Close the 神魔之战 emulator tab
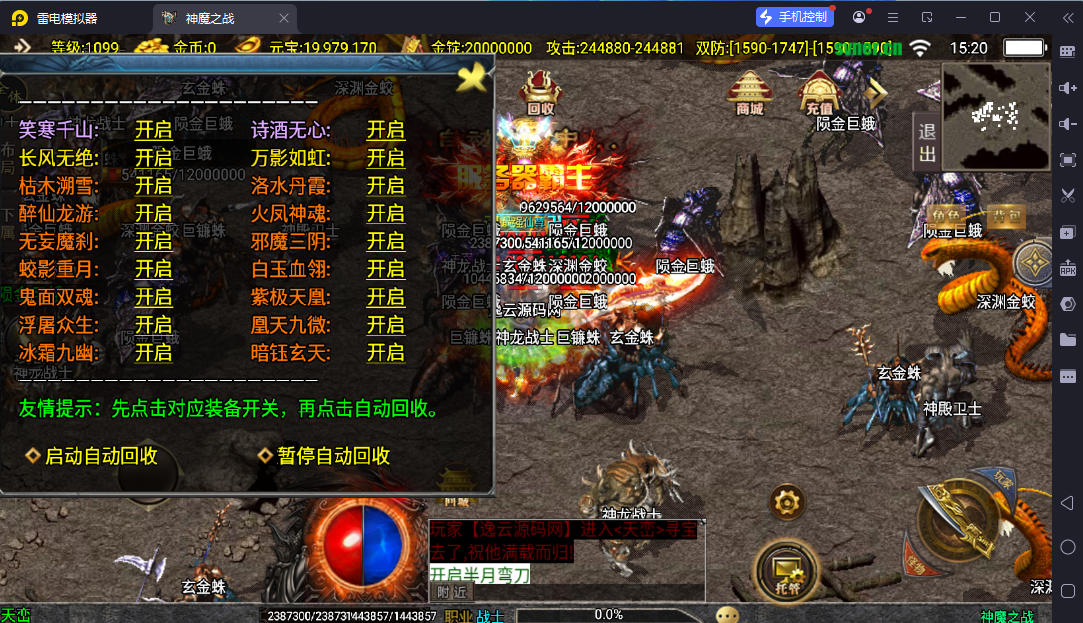The width and height of the screenshot is (1083, 623). point(285,17)
